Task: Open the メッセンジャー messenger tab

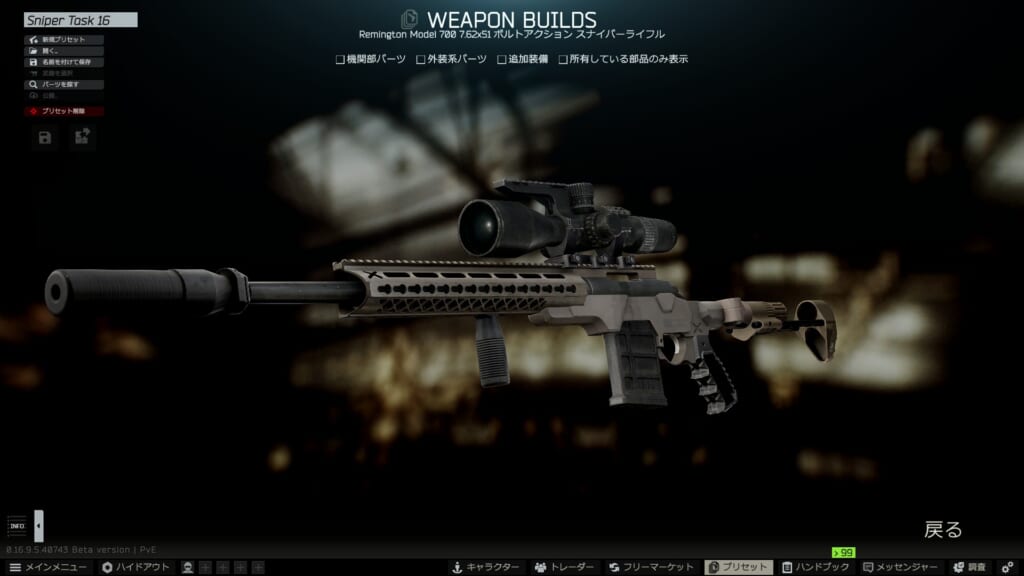Action: (x=901, y=567)
